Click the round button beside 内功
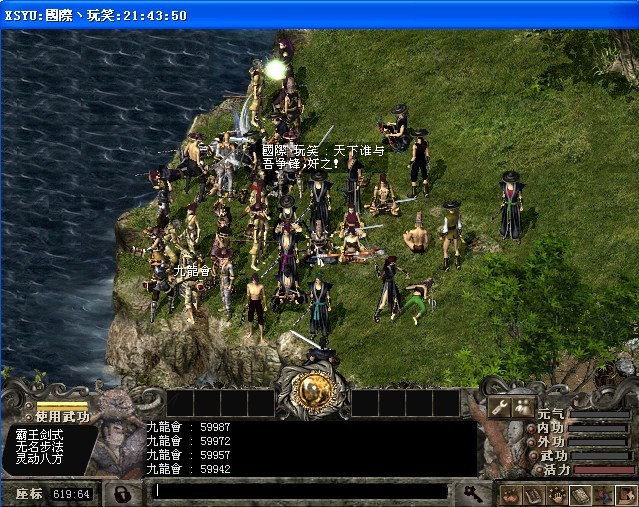Viewport: 639px width, 507px height. 532,428
